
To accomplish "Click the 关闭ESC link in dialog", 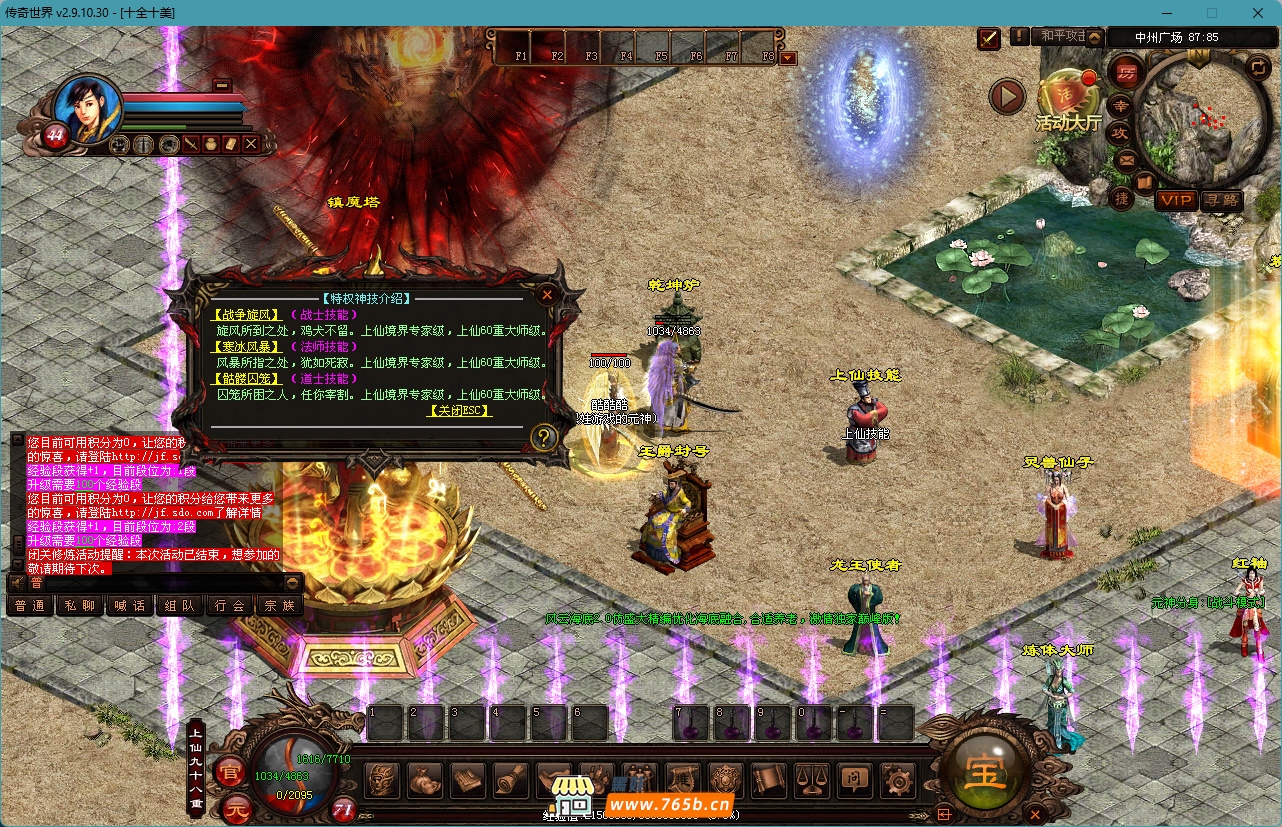I will tap(459, 411).
